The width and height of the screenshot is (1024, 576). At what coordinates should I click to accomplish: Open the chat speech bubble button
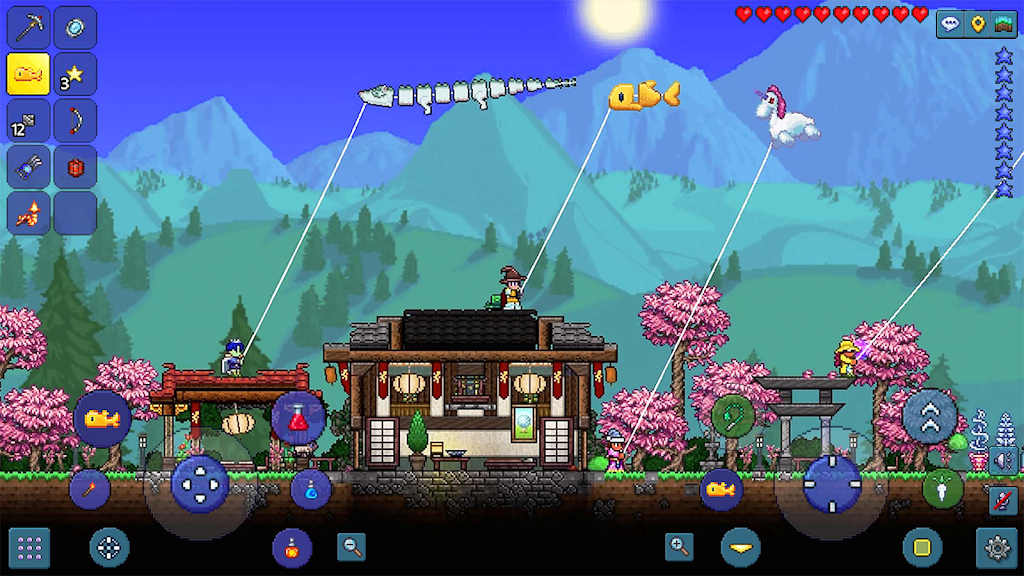pos(949,23)
